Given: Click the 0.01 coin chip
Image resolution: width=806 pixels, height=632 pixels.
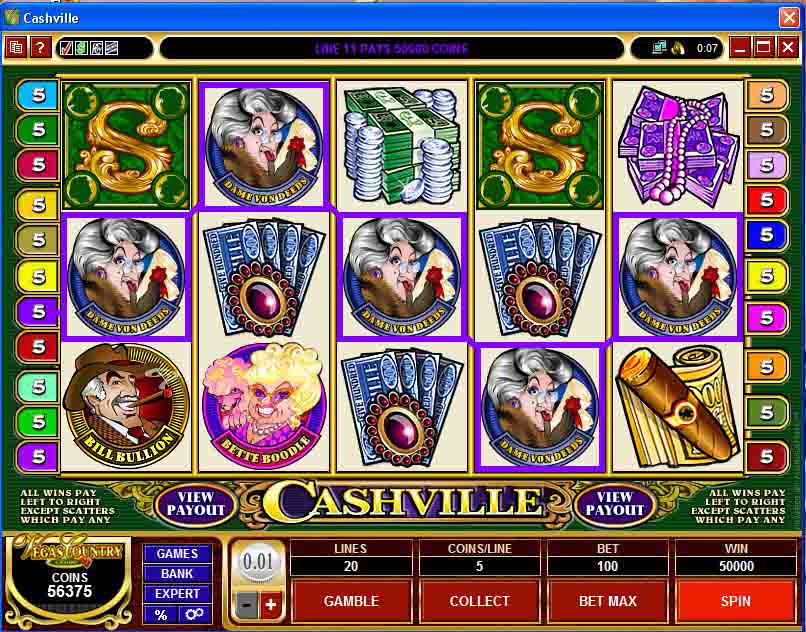Looking at the screenshot, I should [257, 562].
